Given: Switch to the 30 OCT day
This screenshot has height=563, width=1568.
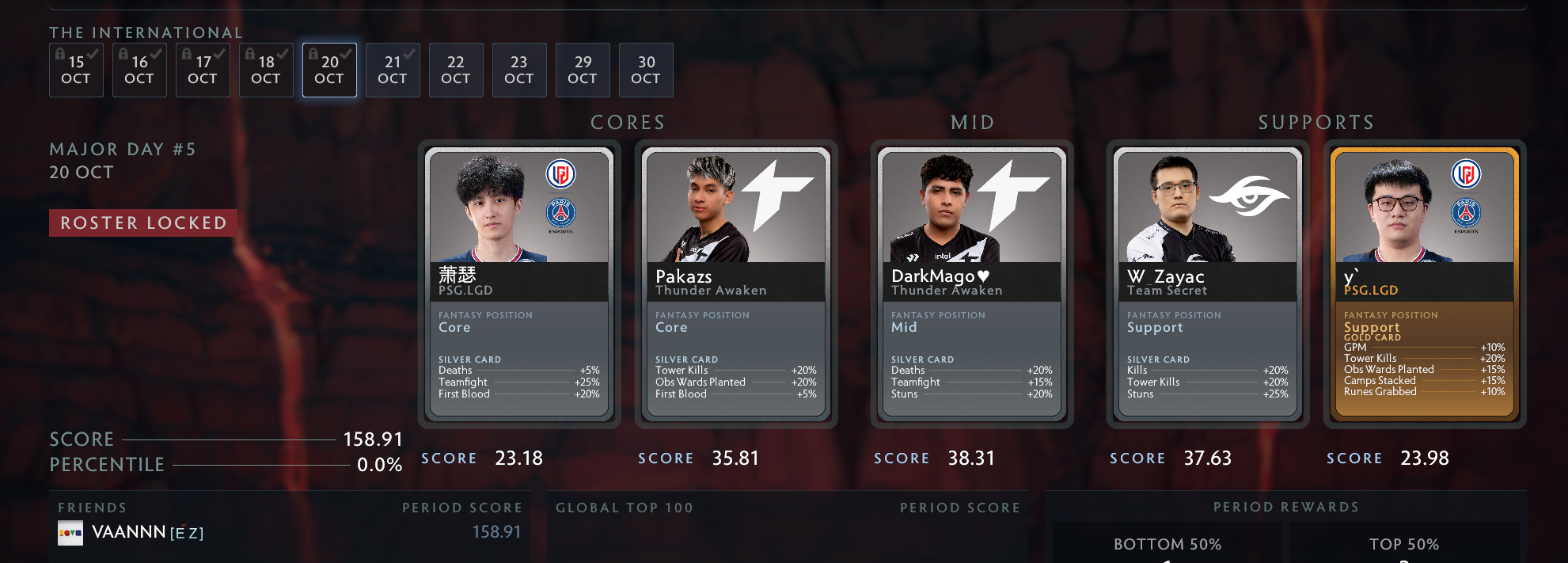Looking at the screenshot, I should pyautogui.click(x=646, y=70).
